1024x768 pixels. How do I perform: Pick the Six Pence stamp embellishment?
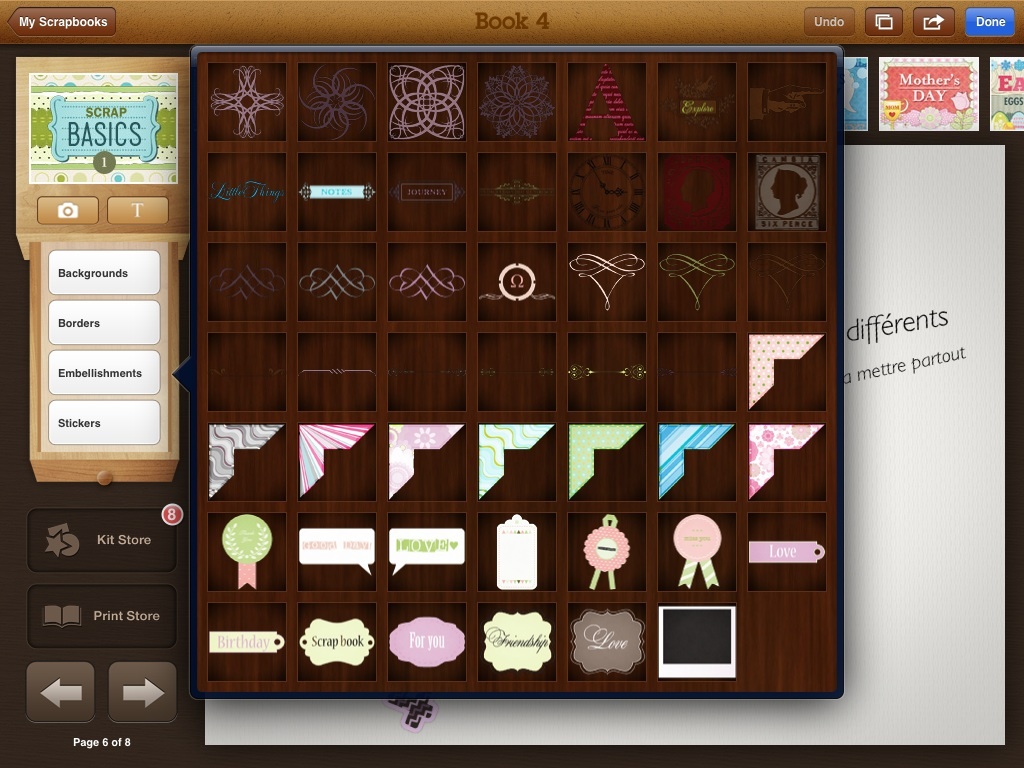(786, 191)
